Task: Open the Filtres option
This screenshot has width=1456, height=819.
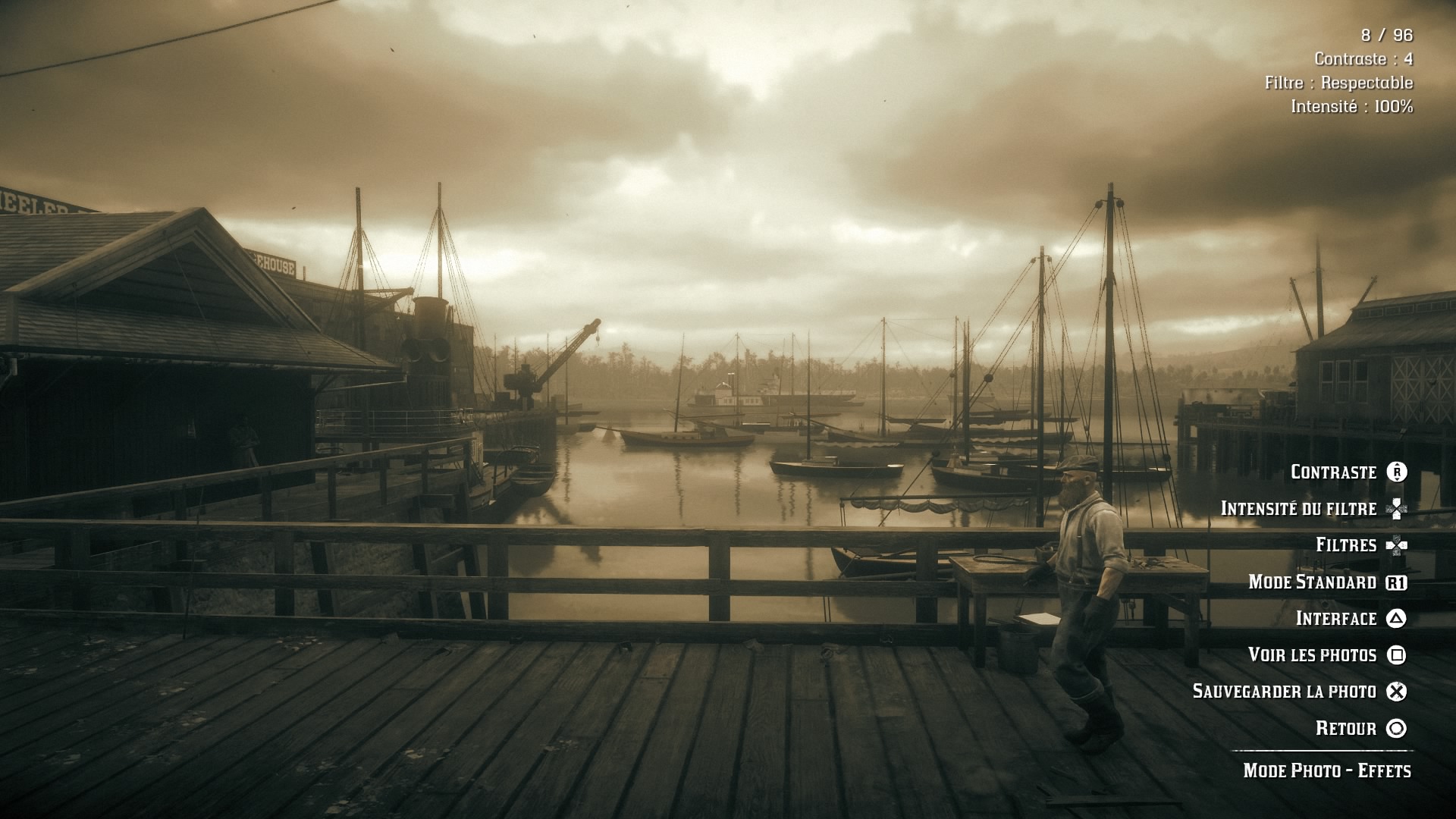Action: coord(1346,545)
